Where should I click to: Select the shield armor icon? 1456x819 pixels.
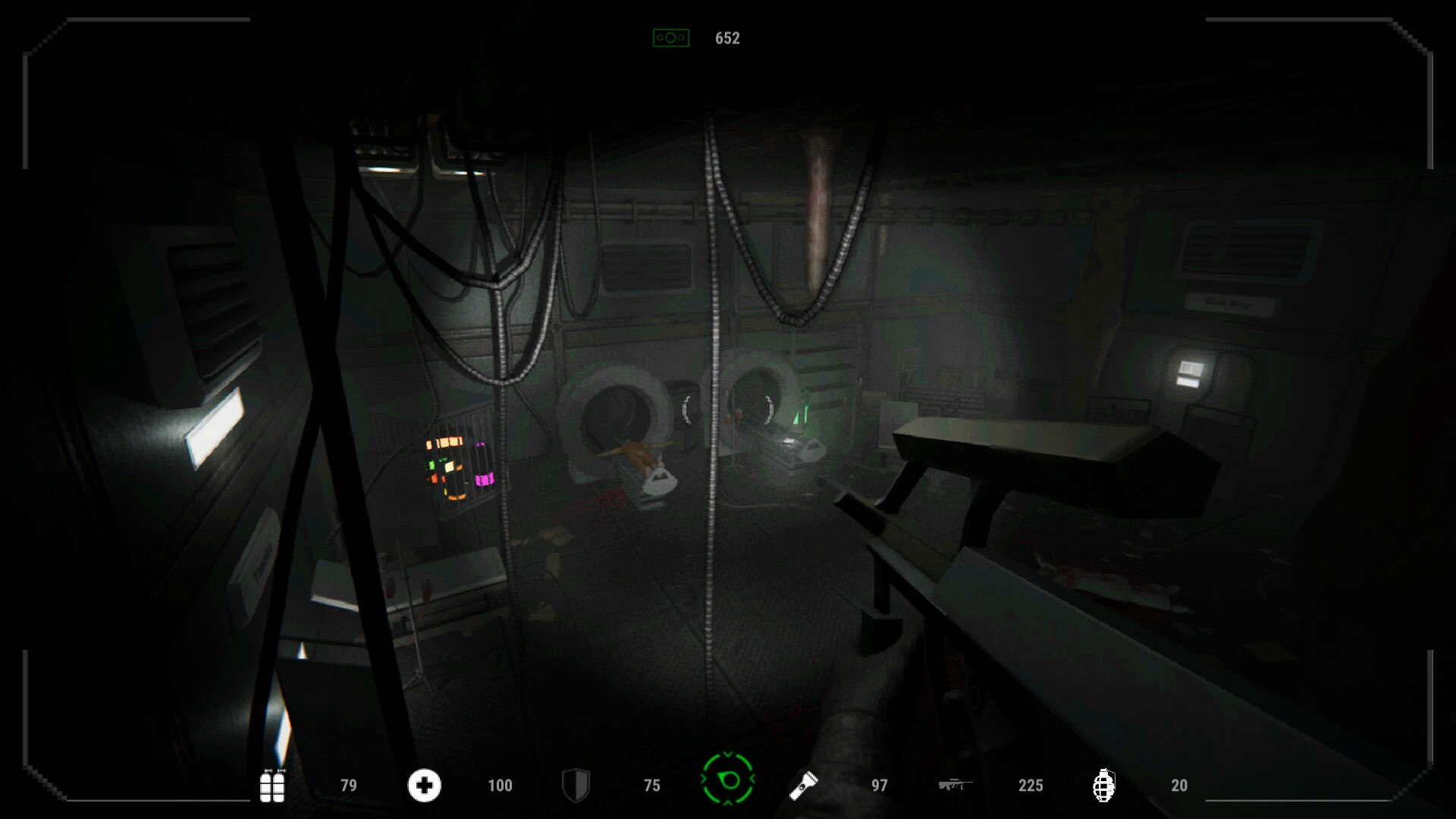tap(576, 786)
